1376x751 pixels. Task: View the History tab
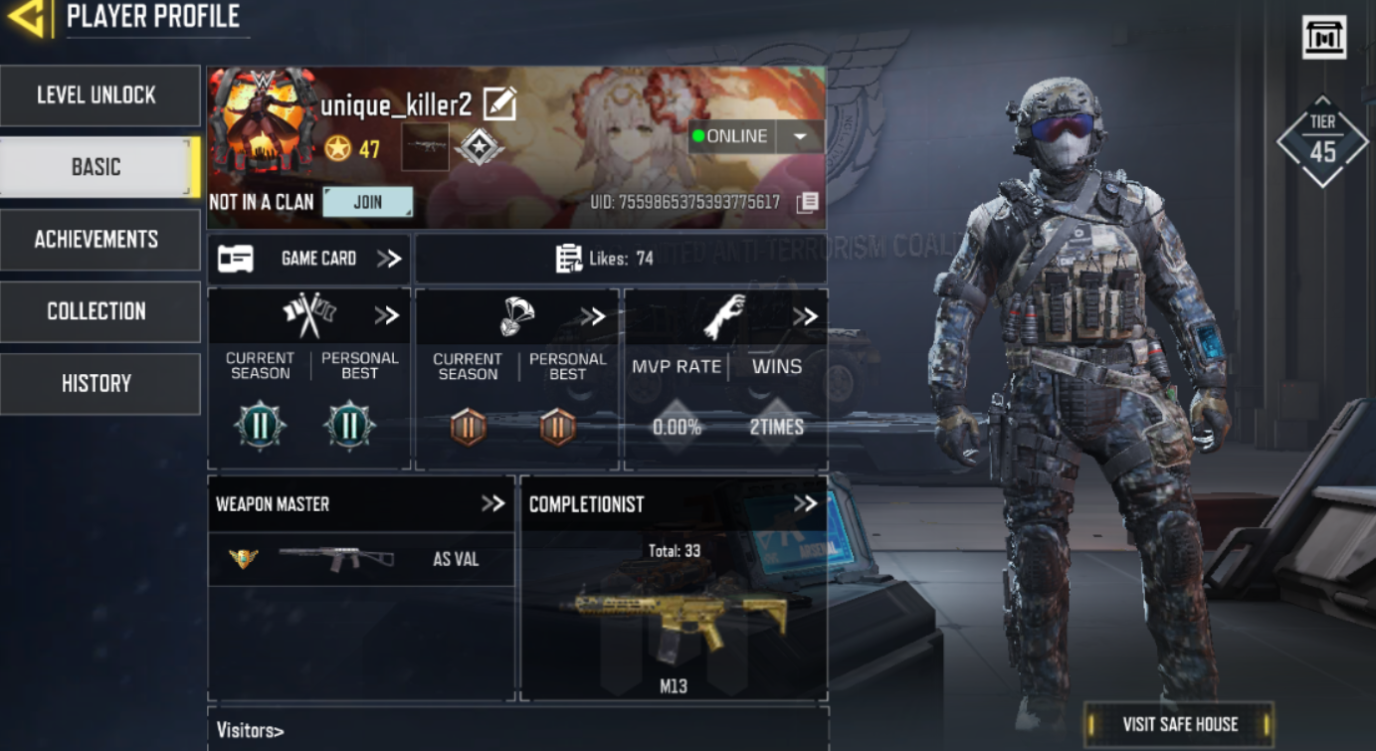pos(99,384)
